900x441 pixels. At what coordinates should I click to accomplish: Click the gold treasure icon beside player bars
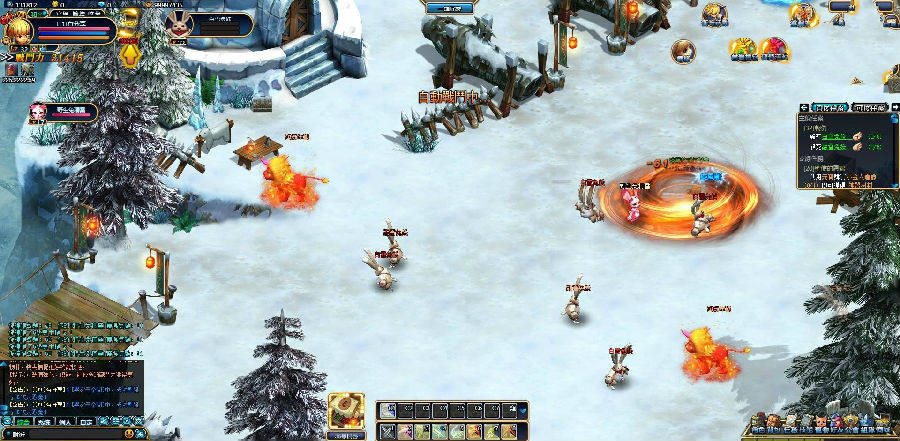[x=128, y=17]
